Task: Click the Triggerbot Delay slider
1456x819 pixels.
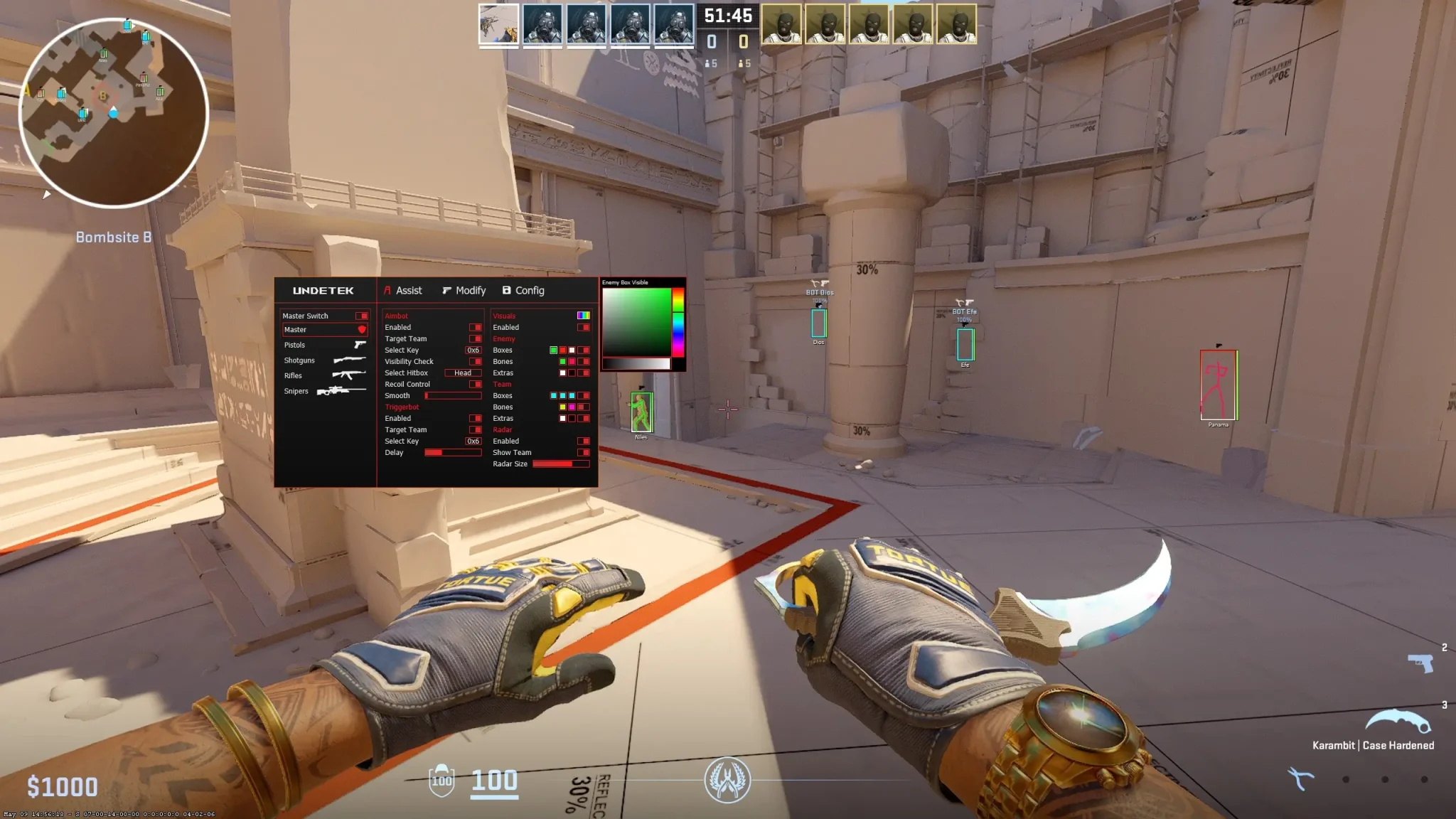Action: [x=453, y=452]
